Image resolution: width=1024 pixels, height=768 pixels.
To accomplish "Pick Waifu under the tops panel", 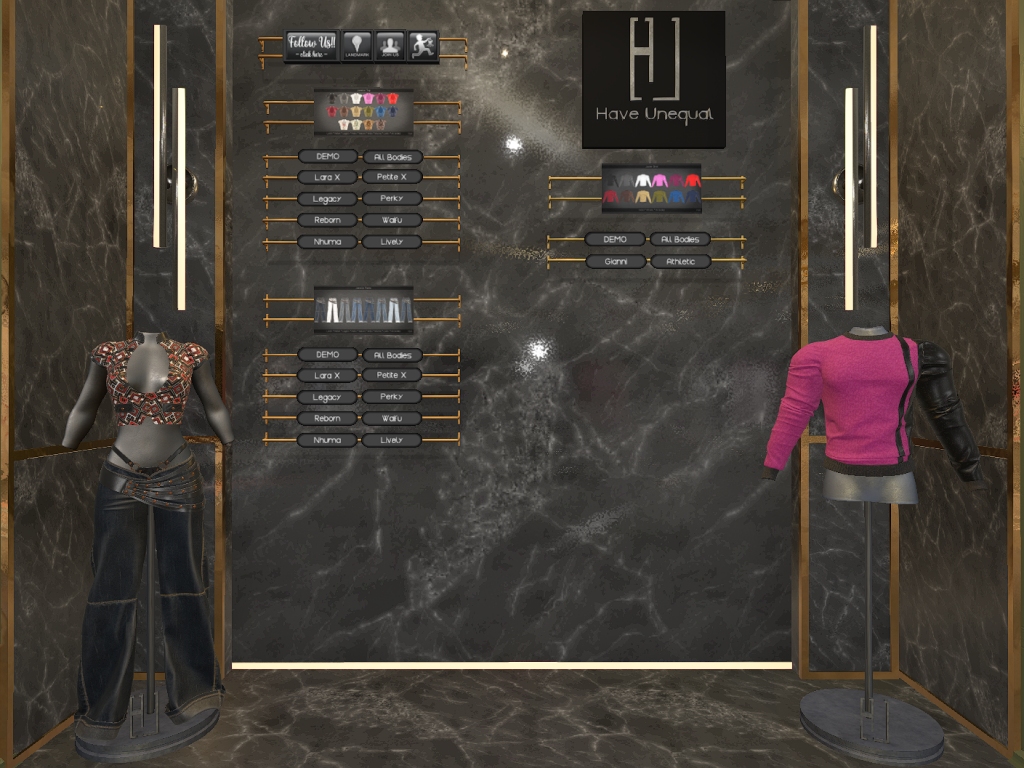I will (x=393, y=220).
